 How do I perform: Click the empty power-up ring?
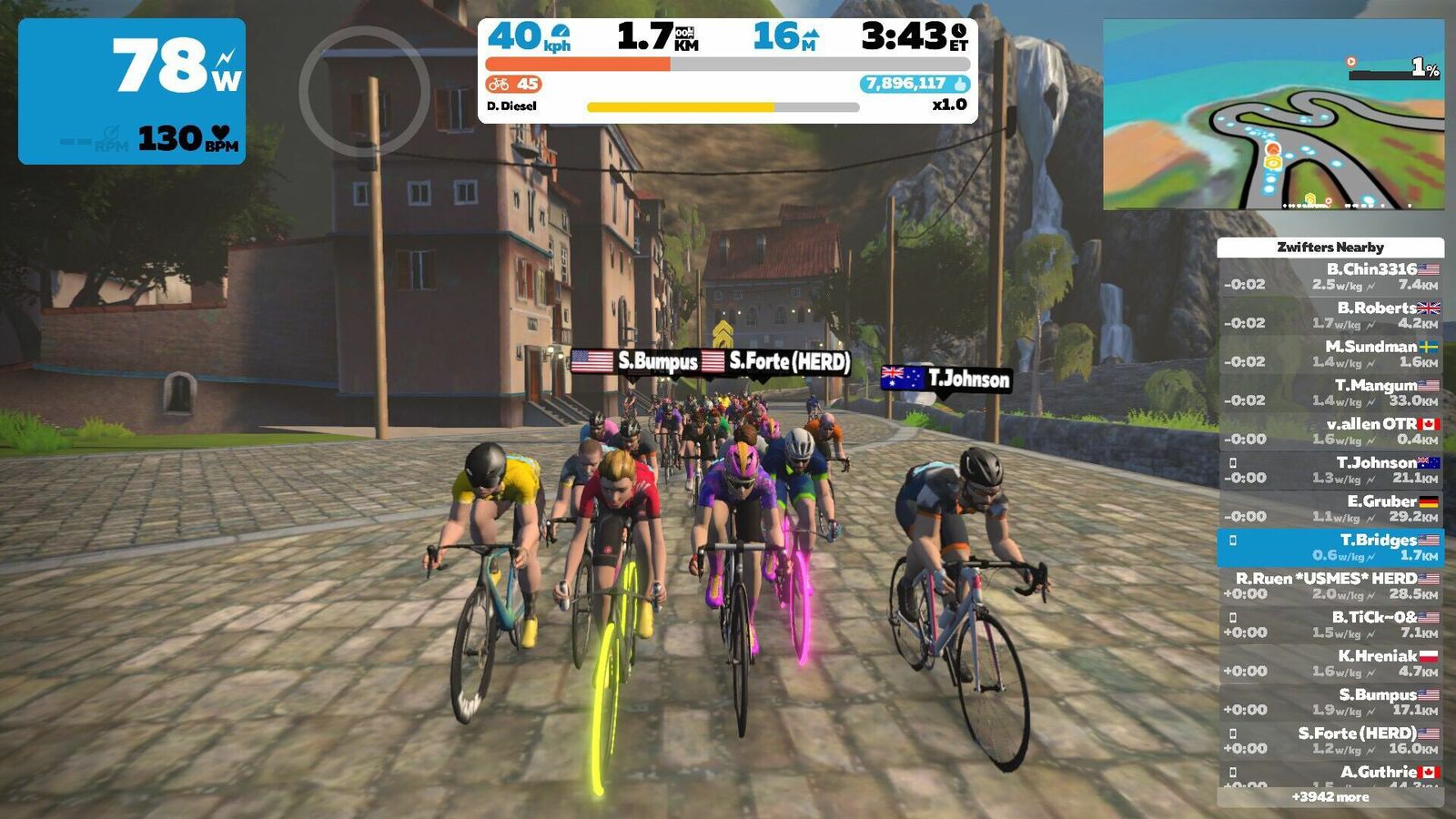(364, 91)
